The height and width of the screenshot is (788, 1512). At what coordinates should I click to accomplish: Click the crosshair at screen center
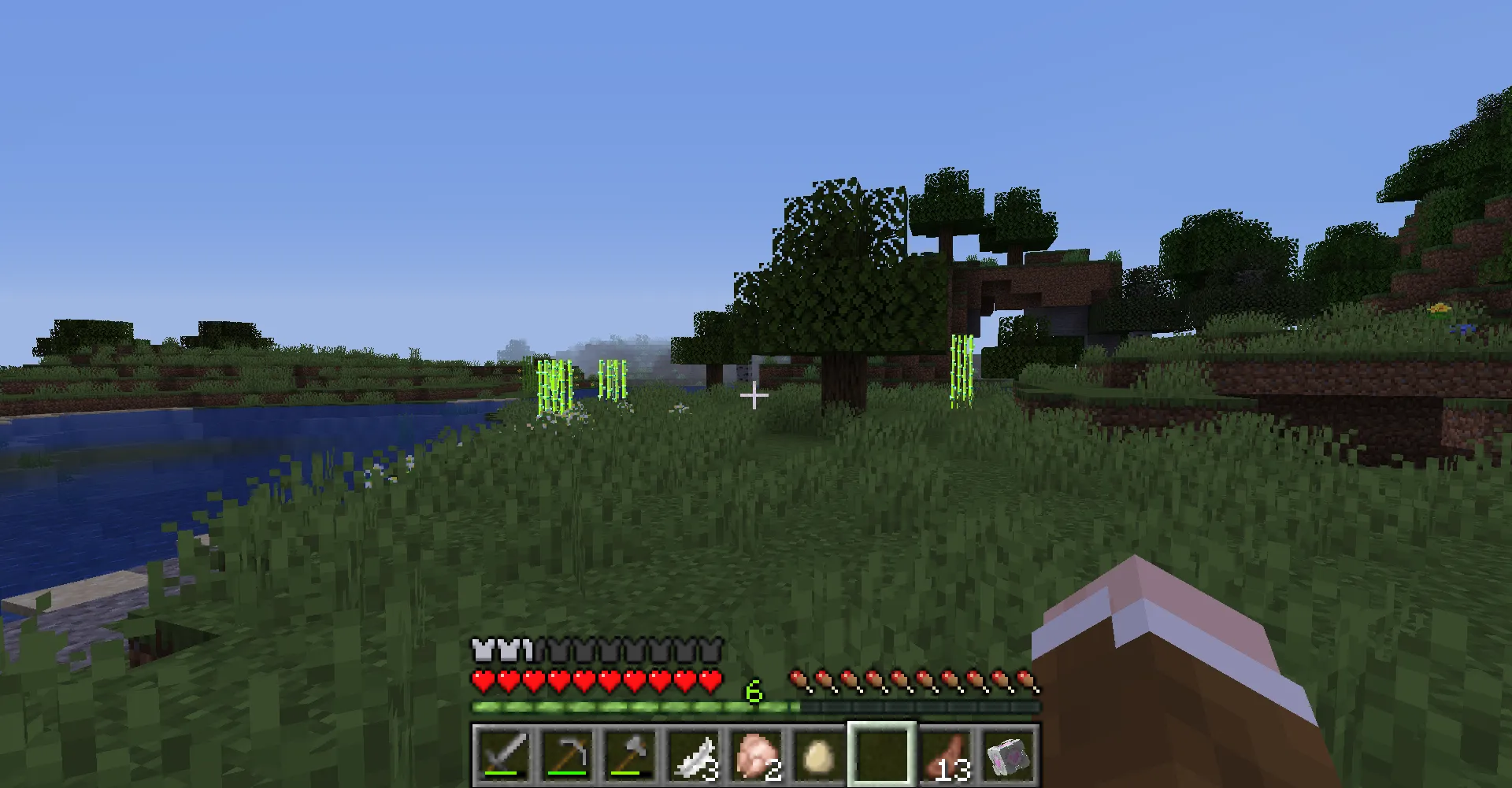pyautogui.click(x=754, y=394)
